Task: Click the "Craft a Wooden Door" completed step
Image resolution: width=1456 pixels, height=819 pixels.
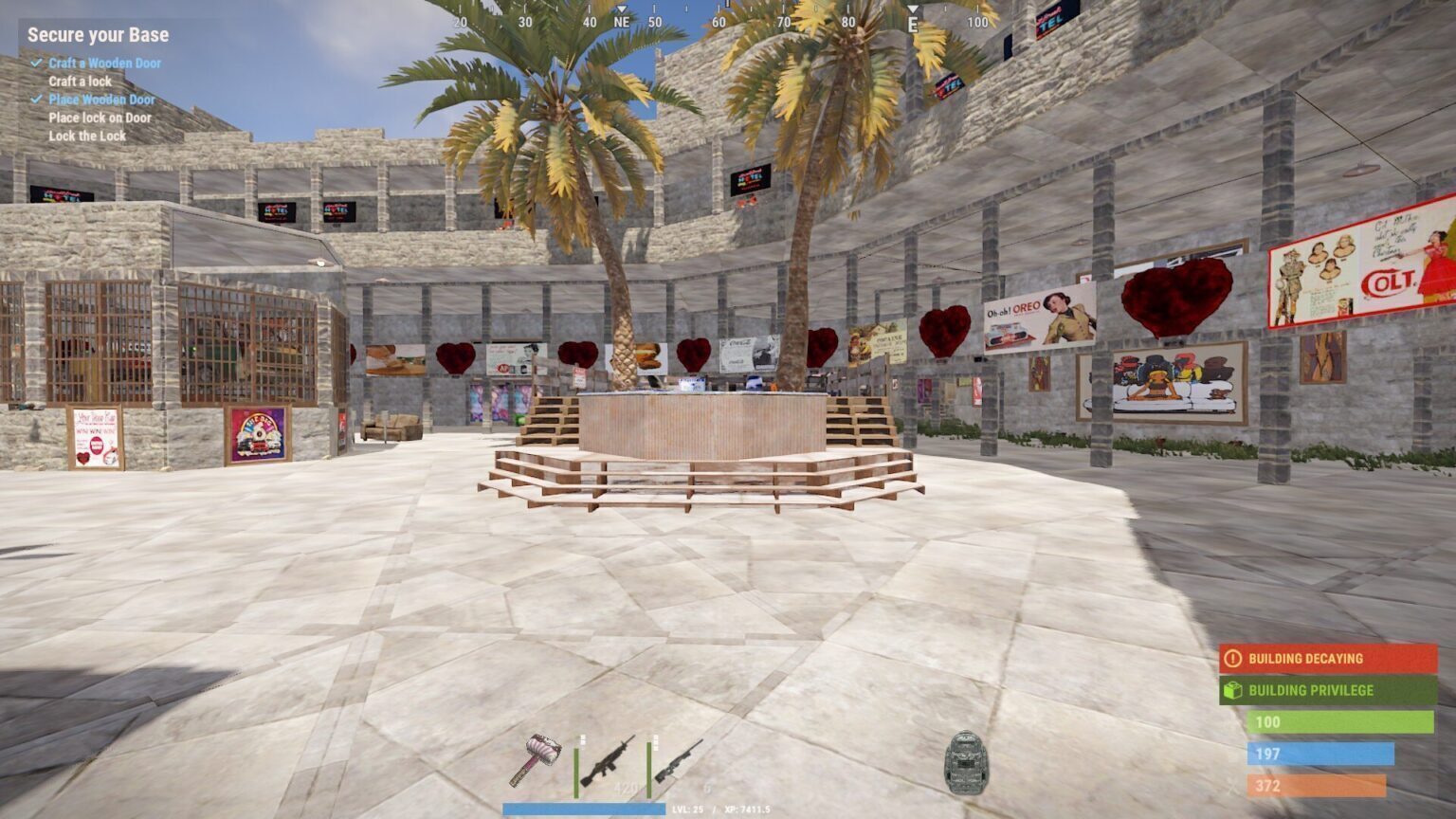Action: [104, 64]
